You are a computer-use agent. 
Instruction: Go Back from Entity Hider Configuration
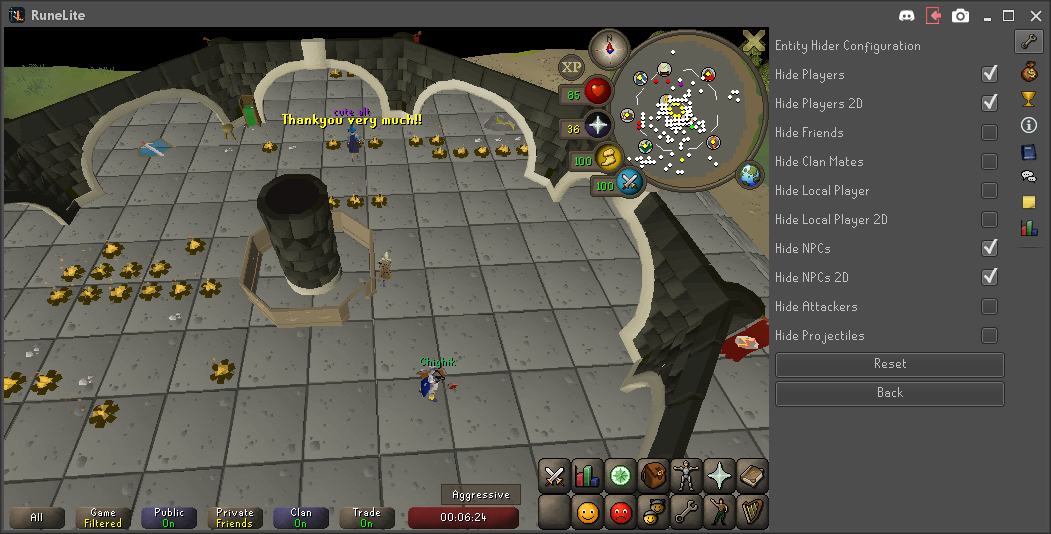[x=889, y=394]
